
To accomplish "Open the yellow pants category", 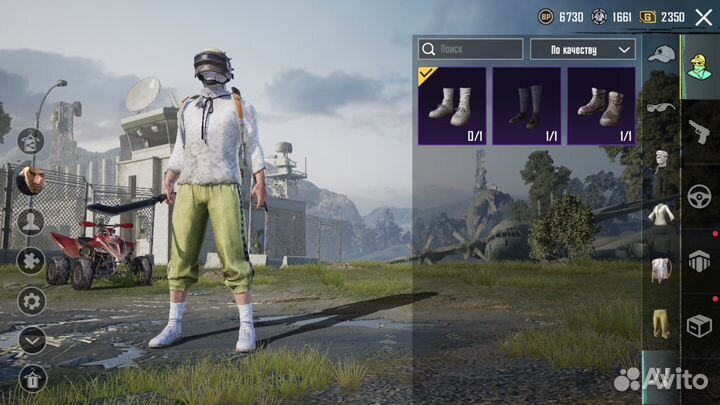I will [x=659, y=322].
